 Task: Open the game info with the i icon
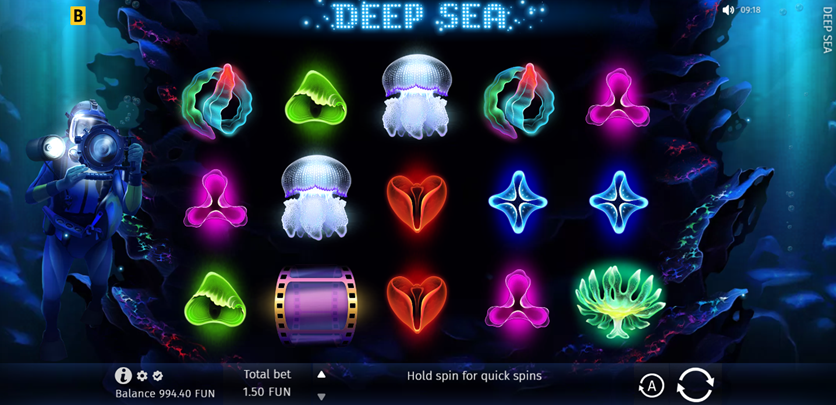tap(123, 376)
